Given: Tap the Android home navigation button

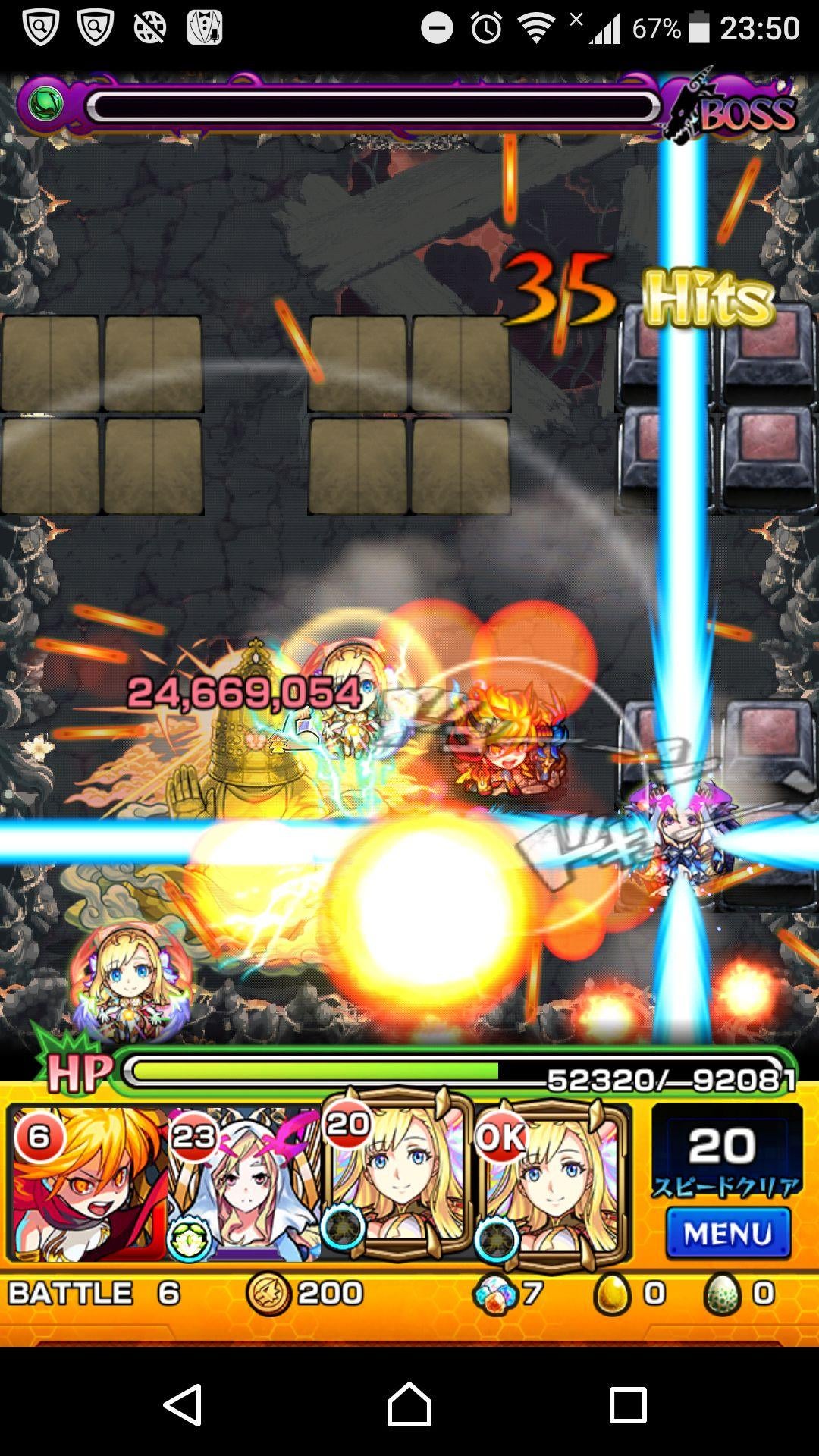Looking at the screenshot, I should coord(409,1404).
